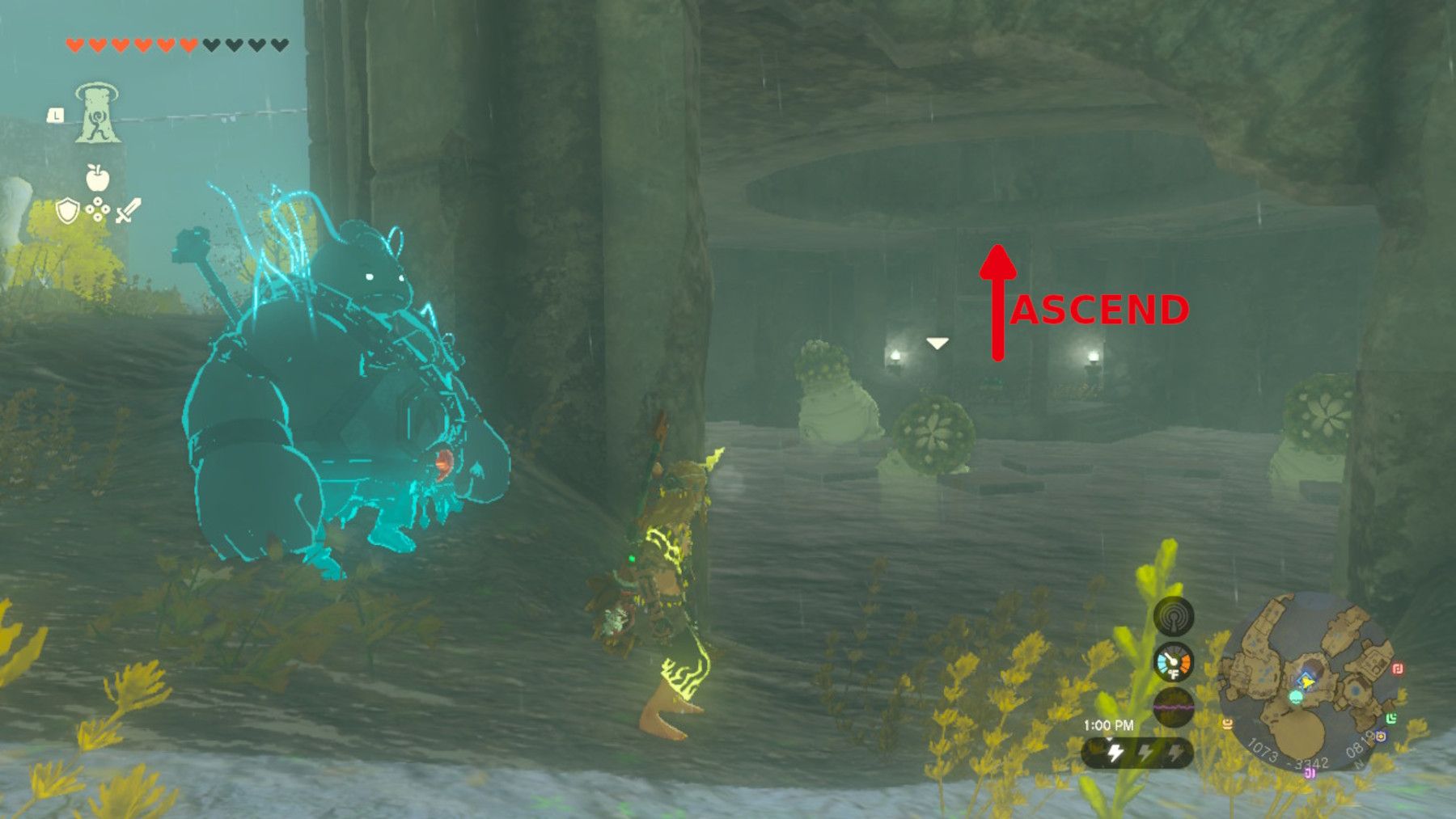This screenshot has height=819, width=1456.
Task: Click the 1:00 PM time display
Action: (1108, 724)
